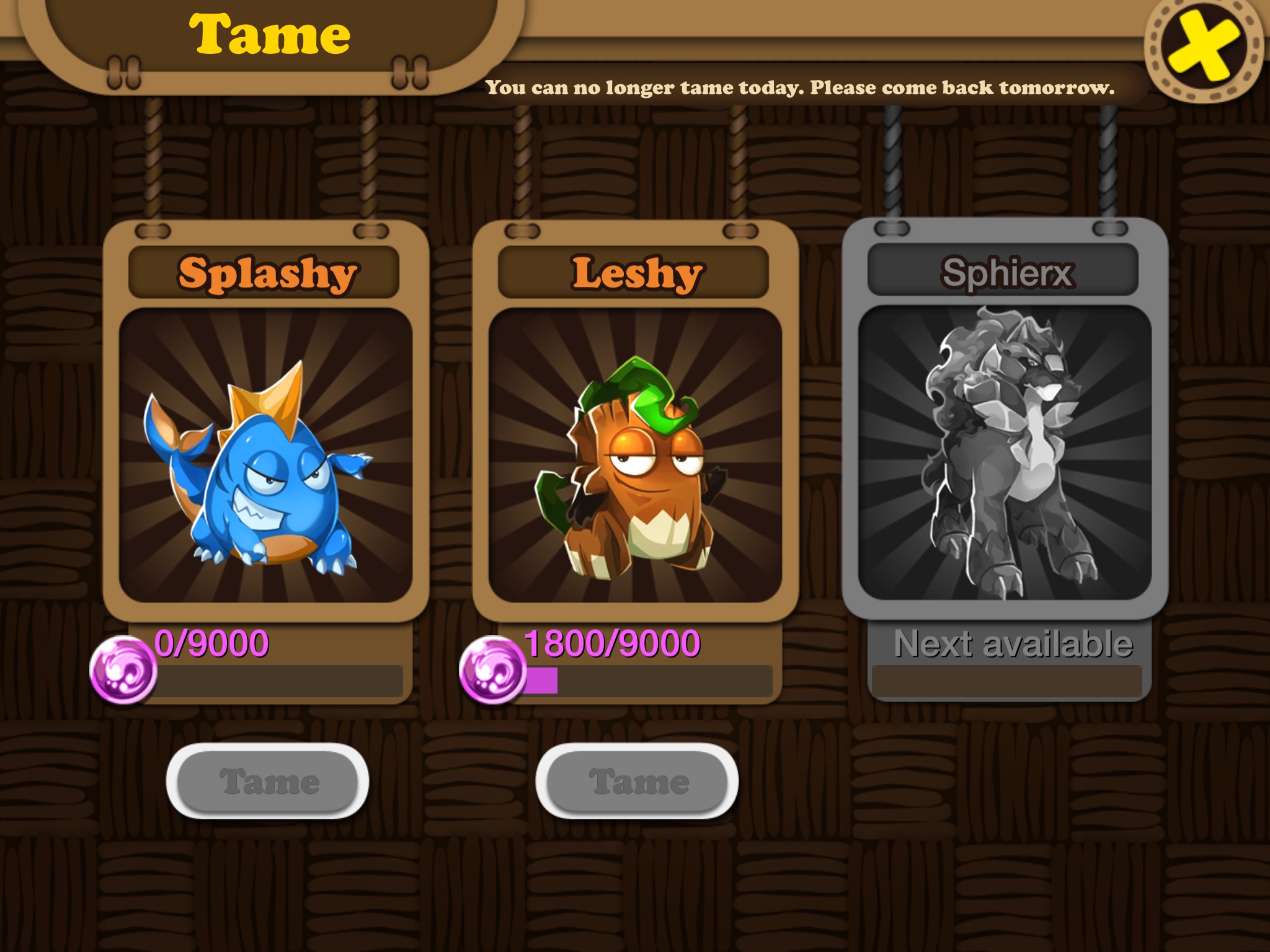Click the Tame button under Splashy

(267, 781)
